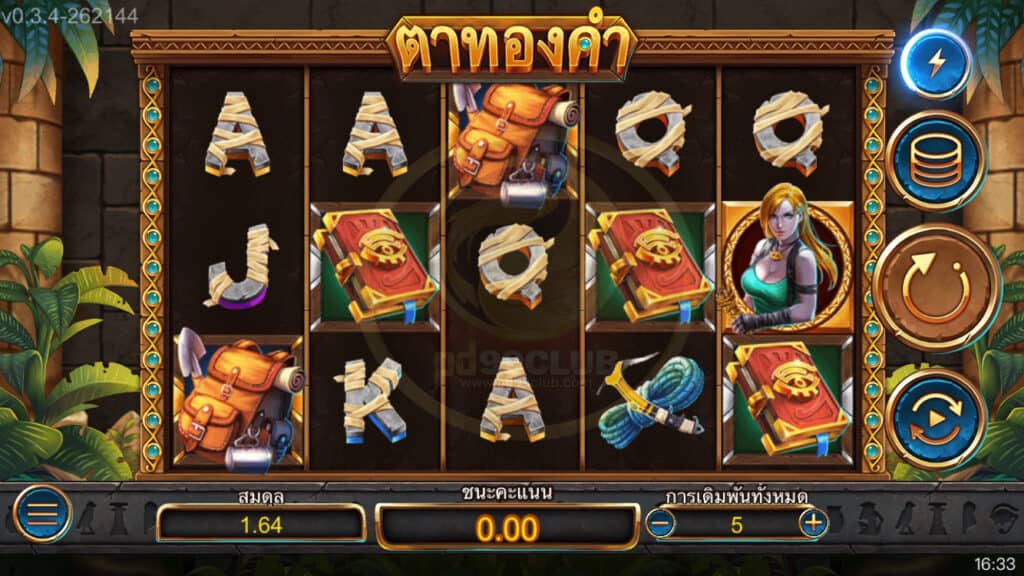This screenshot has height=576, width=1024.
Task: Increase total bet with the plus button
Action: coord(813,522)
